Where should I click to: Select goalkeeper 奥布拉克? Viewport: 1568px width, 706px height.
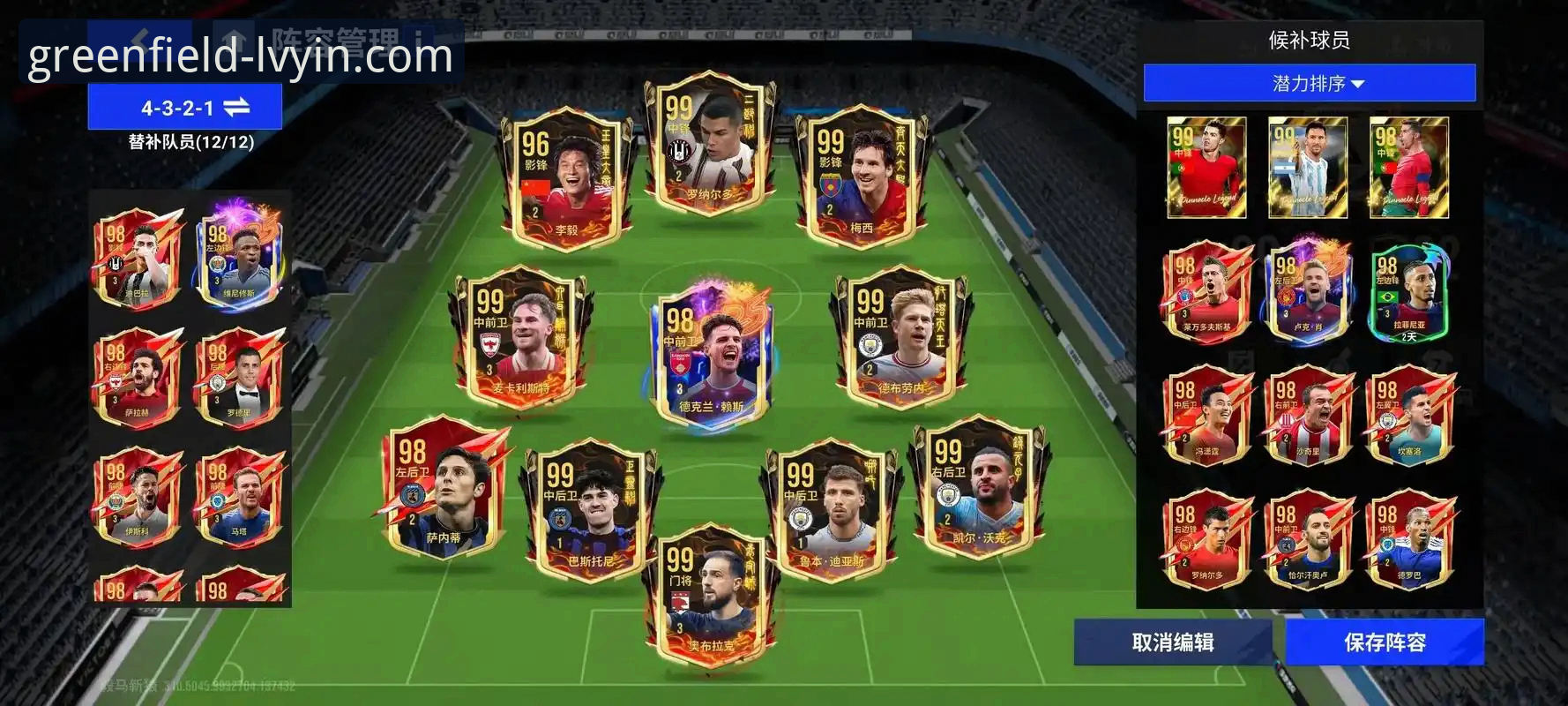tap(711, 596)
